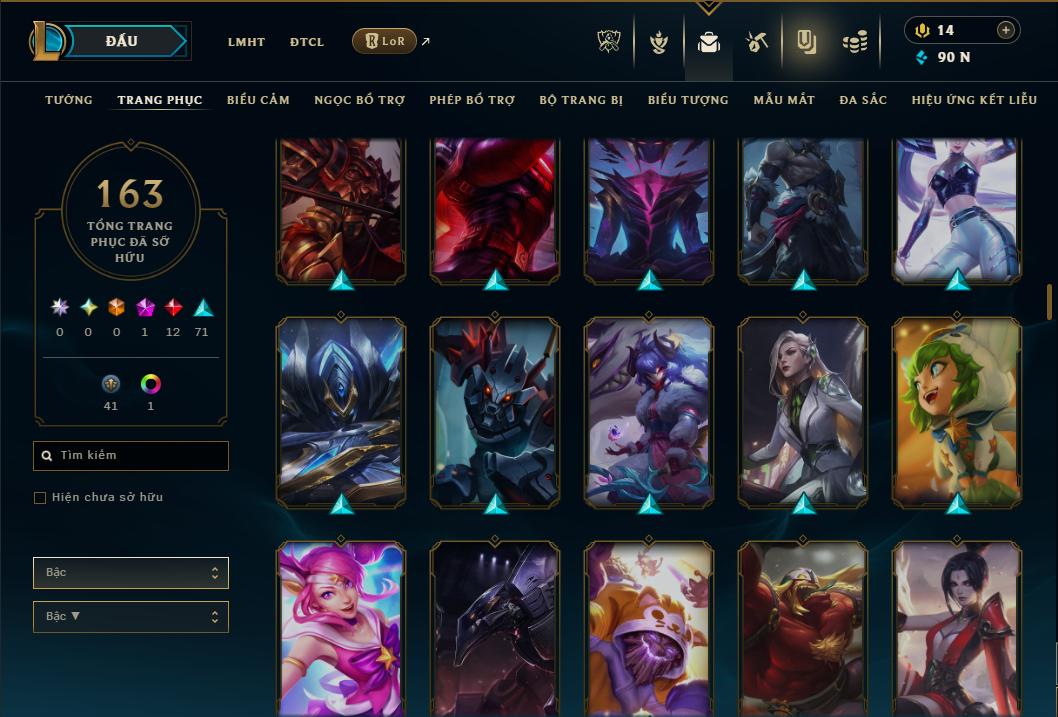Go to the NGỌC BỔ TRỢ tab

click(359, 100)
